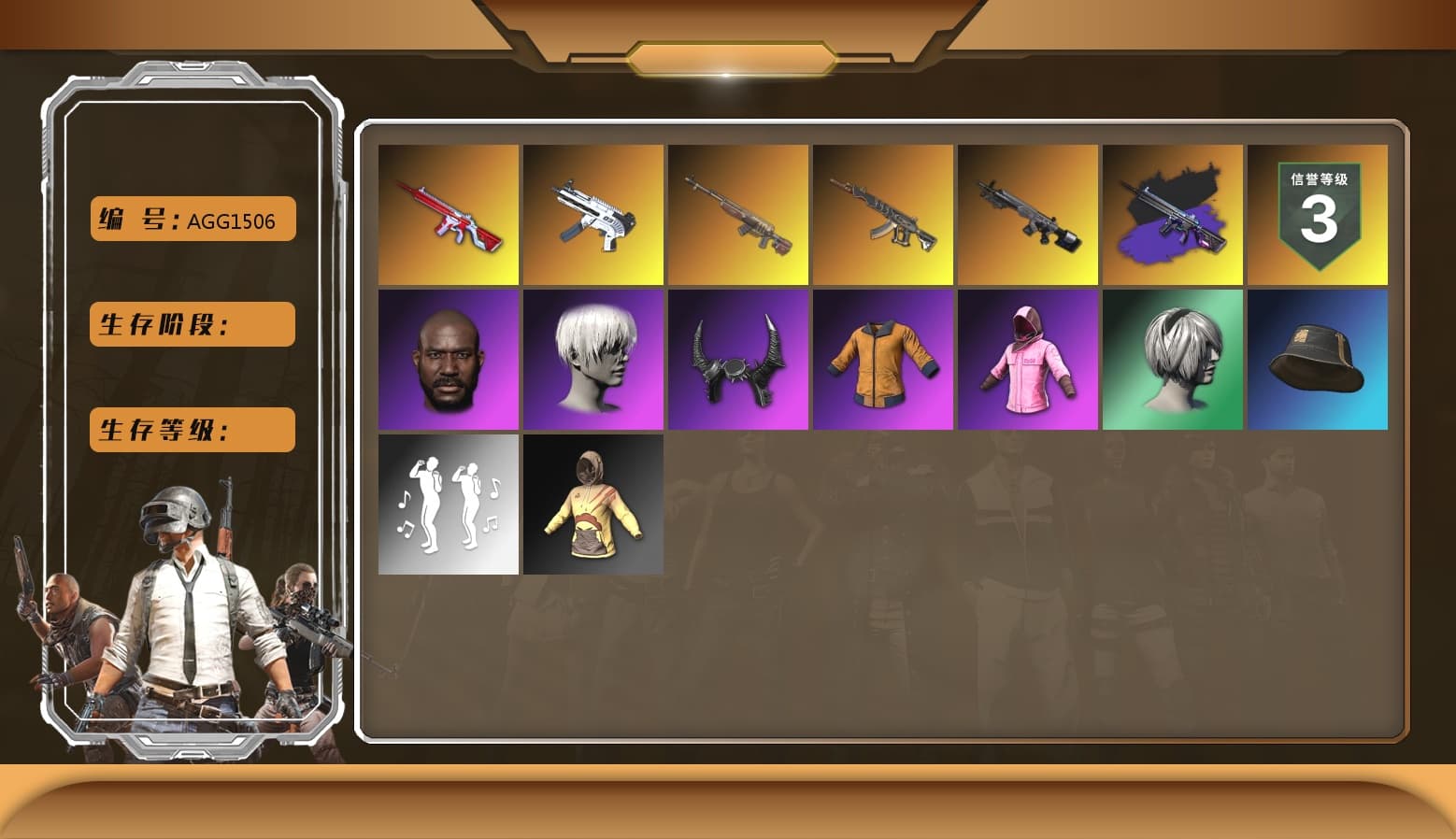Screen dimensions: 1456x839
Task: Select the red AKM weapon skin
Action: tap(447, 214)
